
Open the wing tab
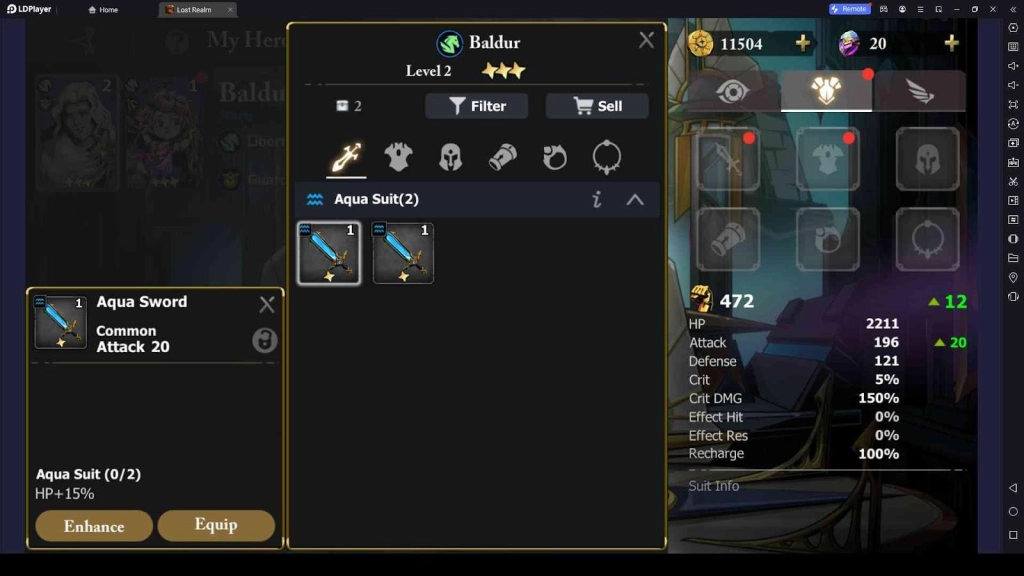pyautogui.click(x=920, y=91)
